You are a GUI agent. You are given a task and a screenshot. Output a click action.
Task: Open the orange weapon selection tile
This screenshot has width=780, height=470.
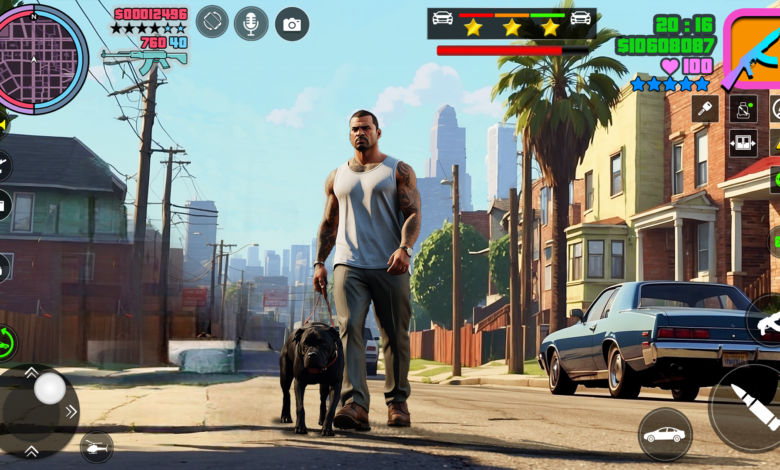click(x=753, y=50)
